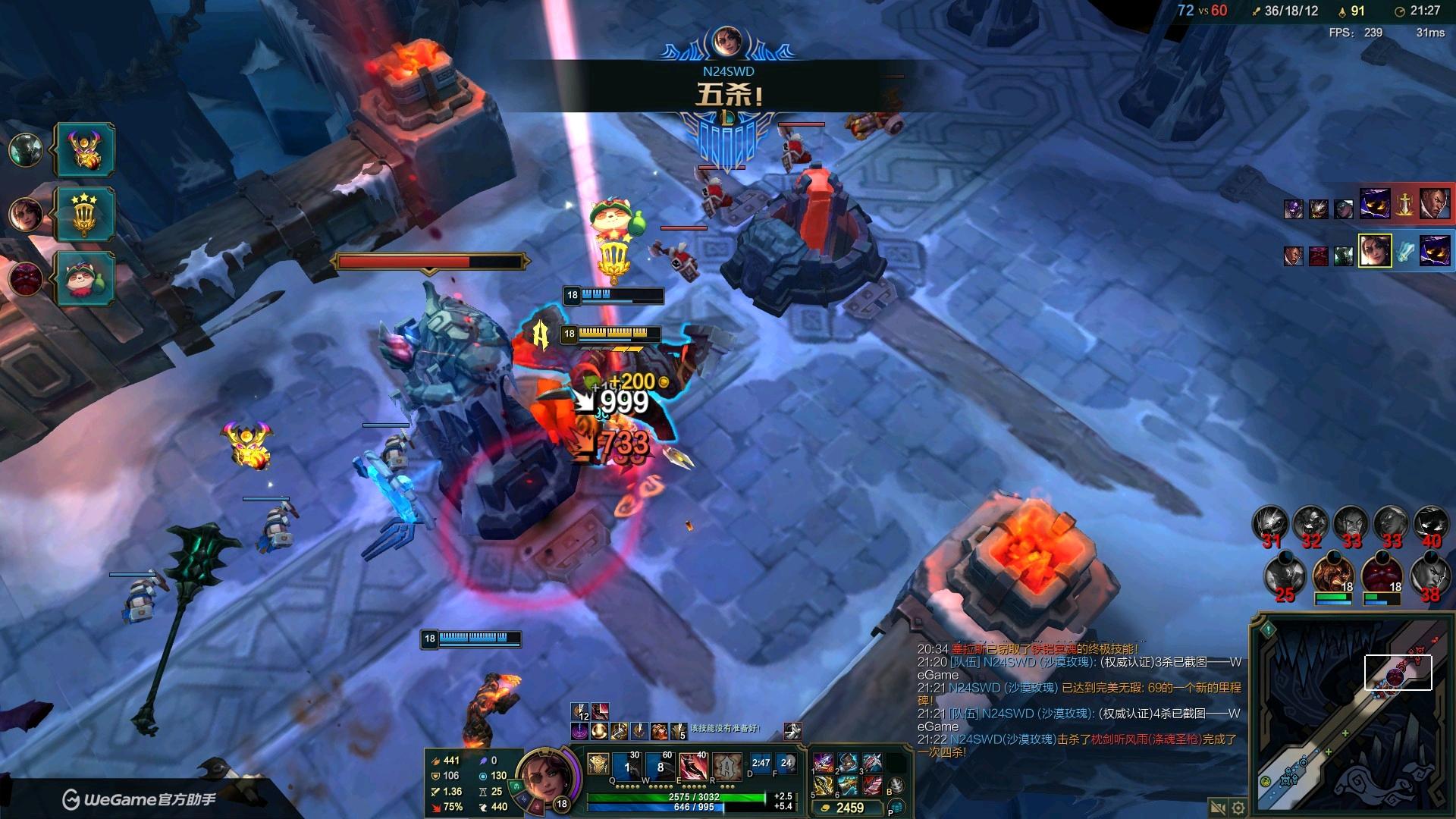The image size is (1456, 819).
Task: Toggle the crossed-out camera button by minimap
Action: pyautogui.click(x=1218, y=807)
